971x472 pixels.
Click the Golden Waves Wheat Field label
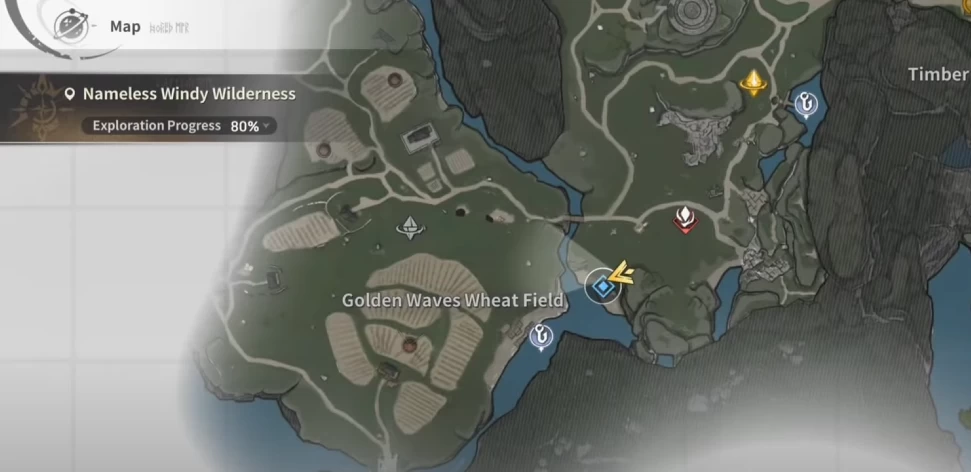(x=453, y=300)
